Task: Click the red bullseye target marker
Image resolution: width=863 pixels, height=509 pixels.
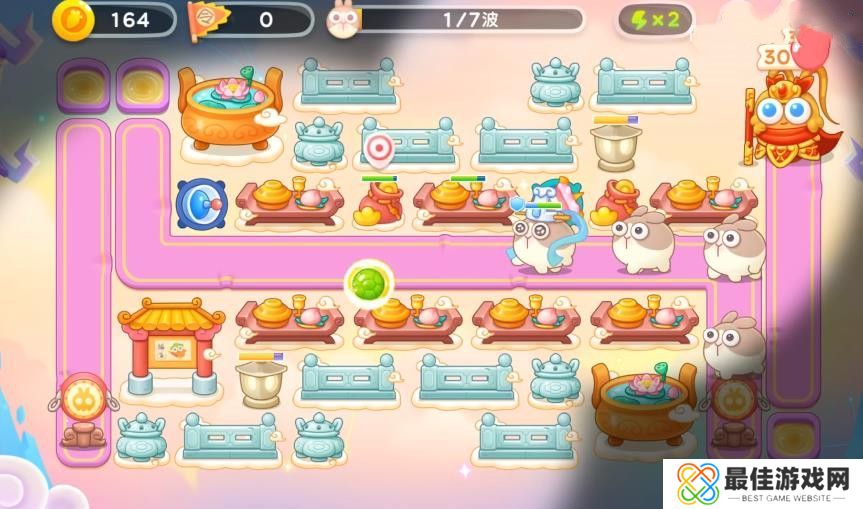Action: (377, 150)
